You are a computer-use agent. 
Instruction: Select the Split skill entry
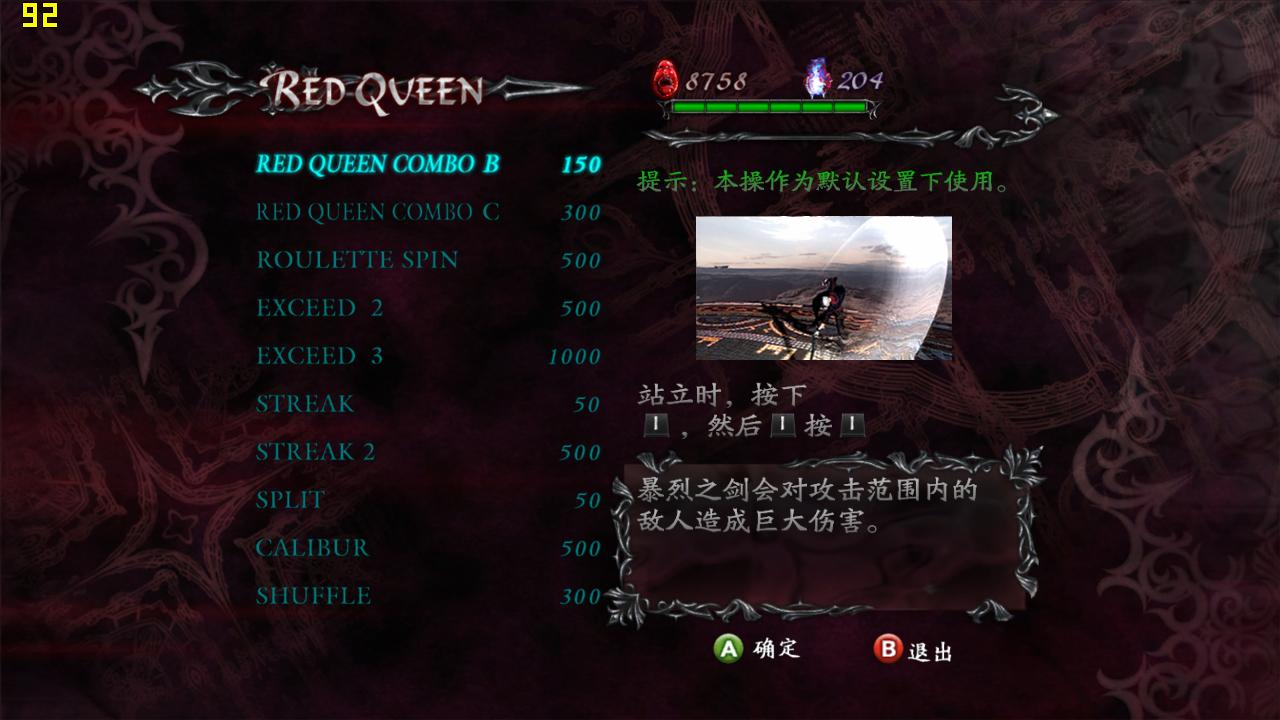tap(290, 500)
